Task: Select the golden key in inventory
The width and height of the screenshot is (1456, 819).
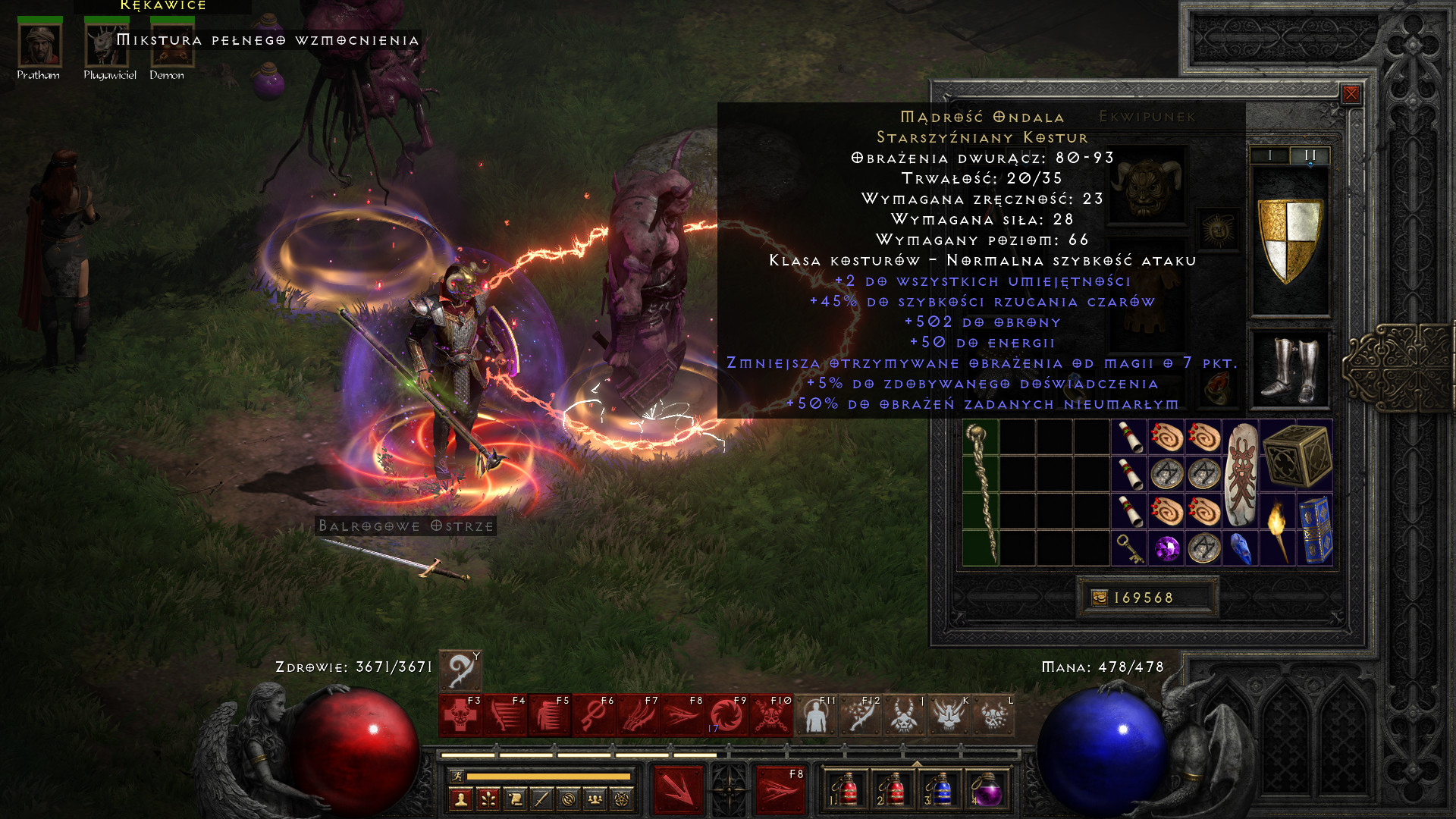Action: coord(1129,548)
